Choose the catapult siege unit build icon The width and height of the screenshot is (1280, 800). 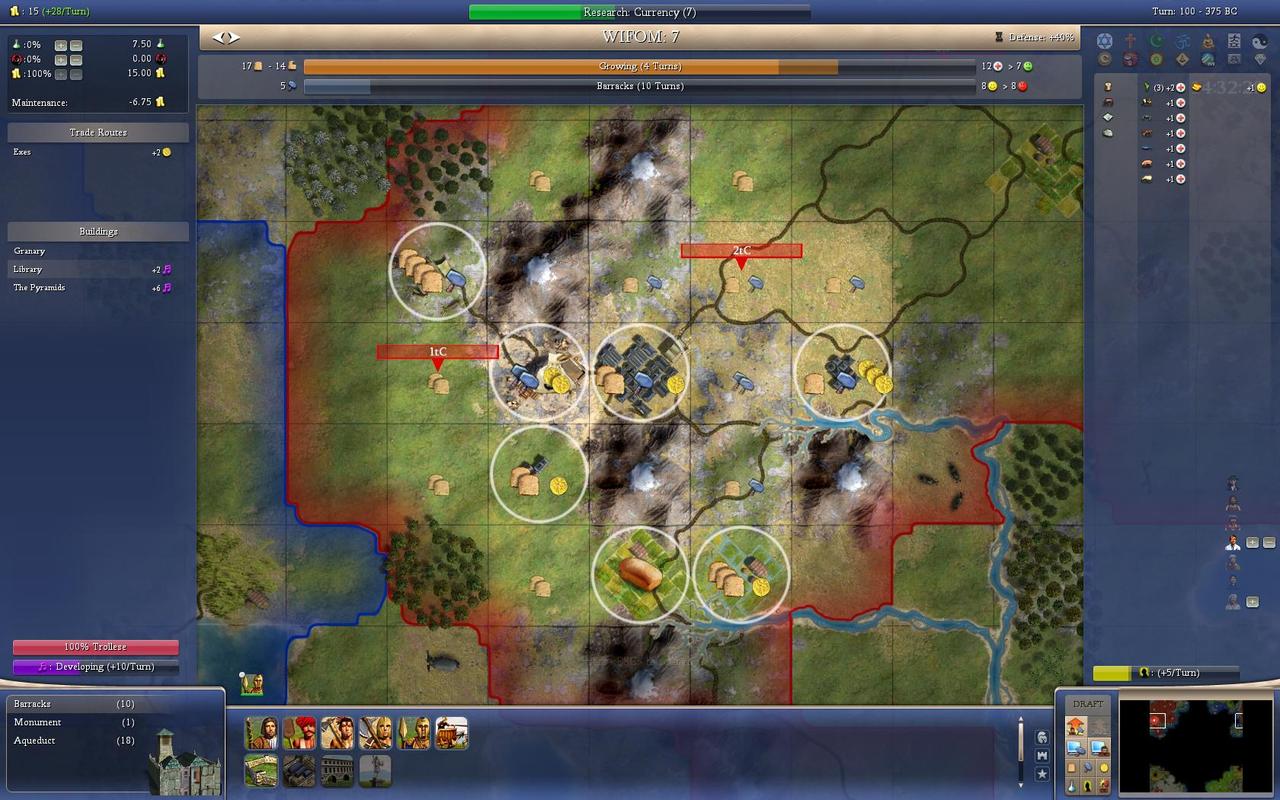click(451, 733)
